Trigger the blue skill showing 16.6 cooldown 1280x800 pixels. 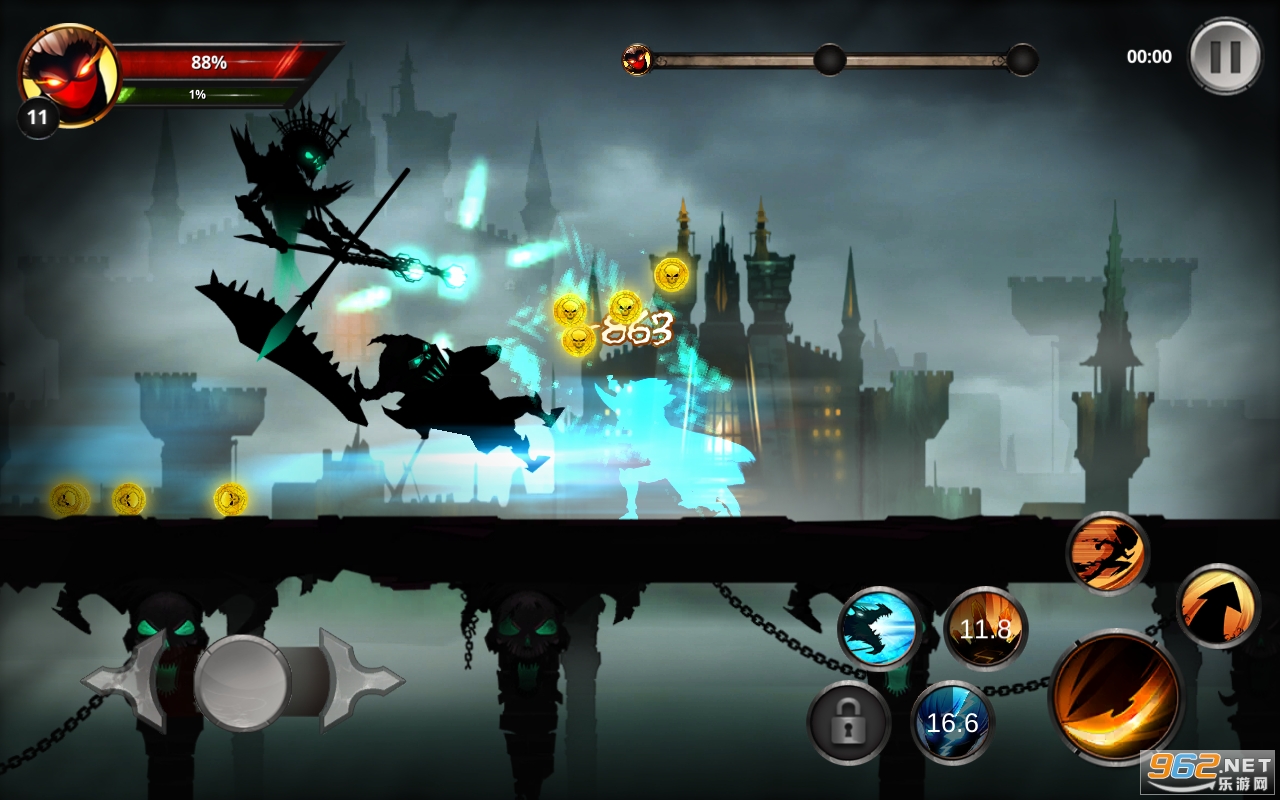(x=952, y=722)
